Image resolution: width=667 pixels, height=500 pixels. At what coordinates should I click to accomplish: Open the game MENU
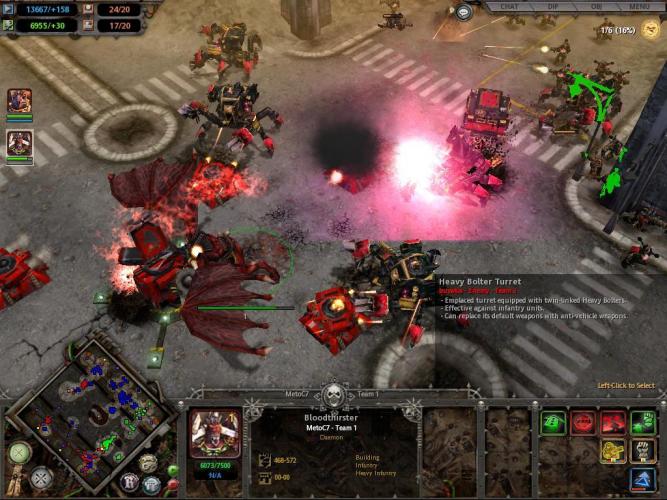[640, 6]
